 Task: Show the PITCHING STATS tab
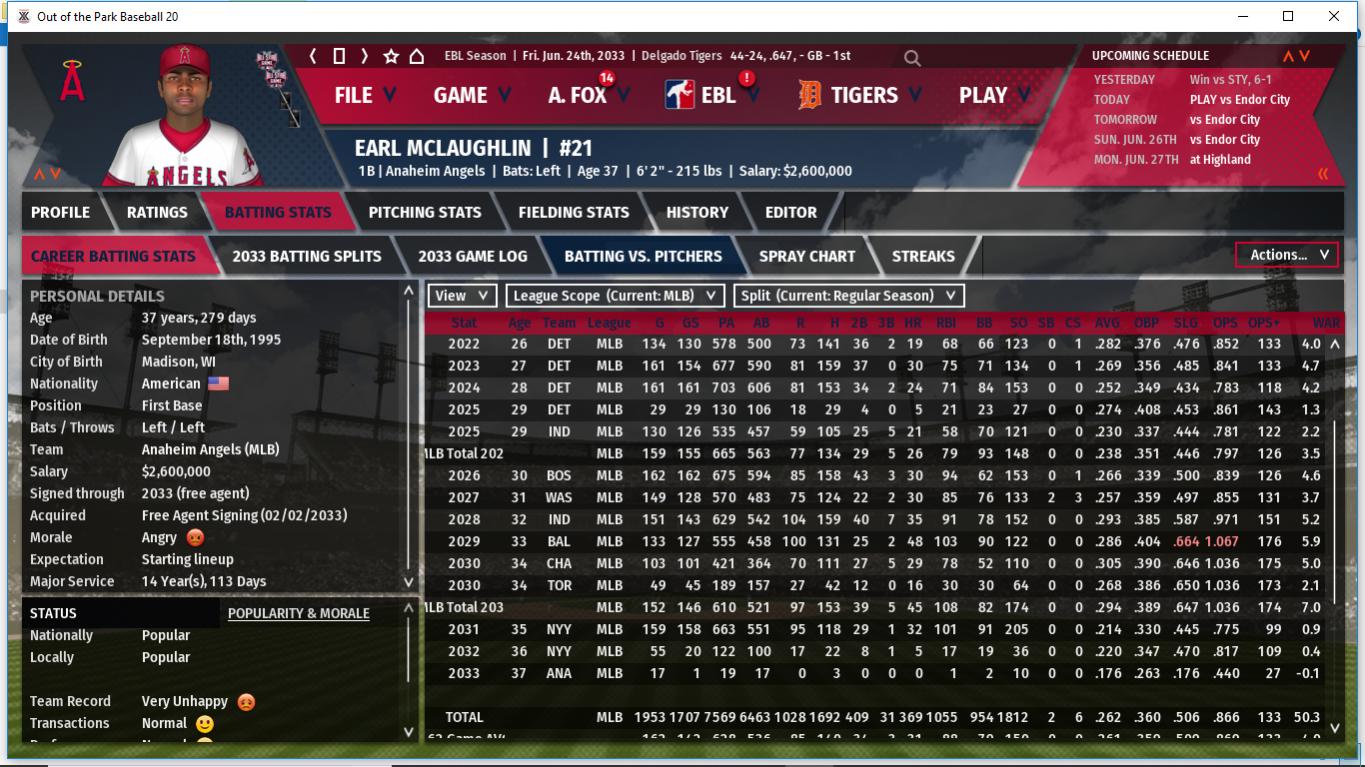click(x=425, y=212)
